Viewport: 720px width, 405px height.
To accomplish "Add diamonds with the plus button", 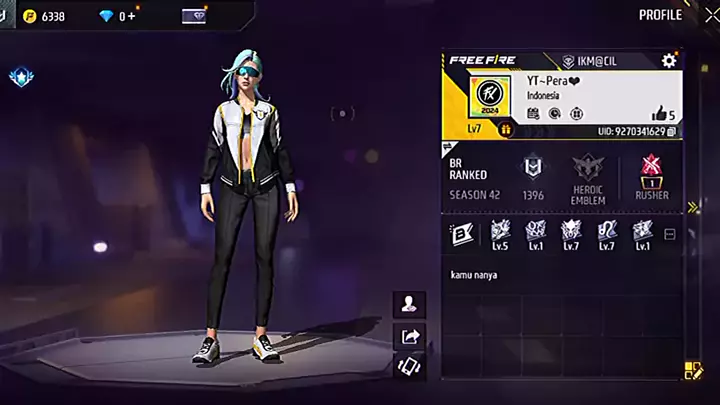I will pos(132,16).
